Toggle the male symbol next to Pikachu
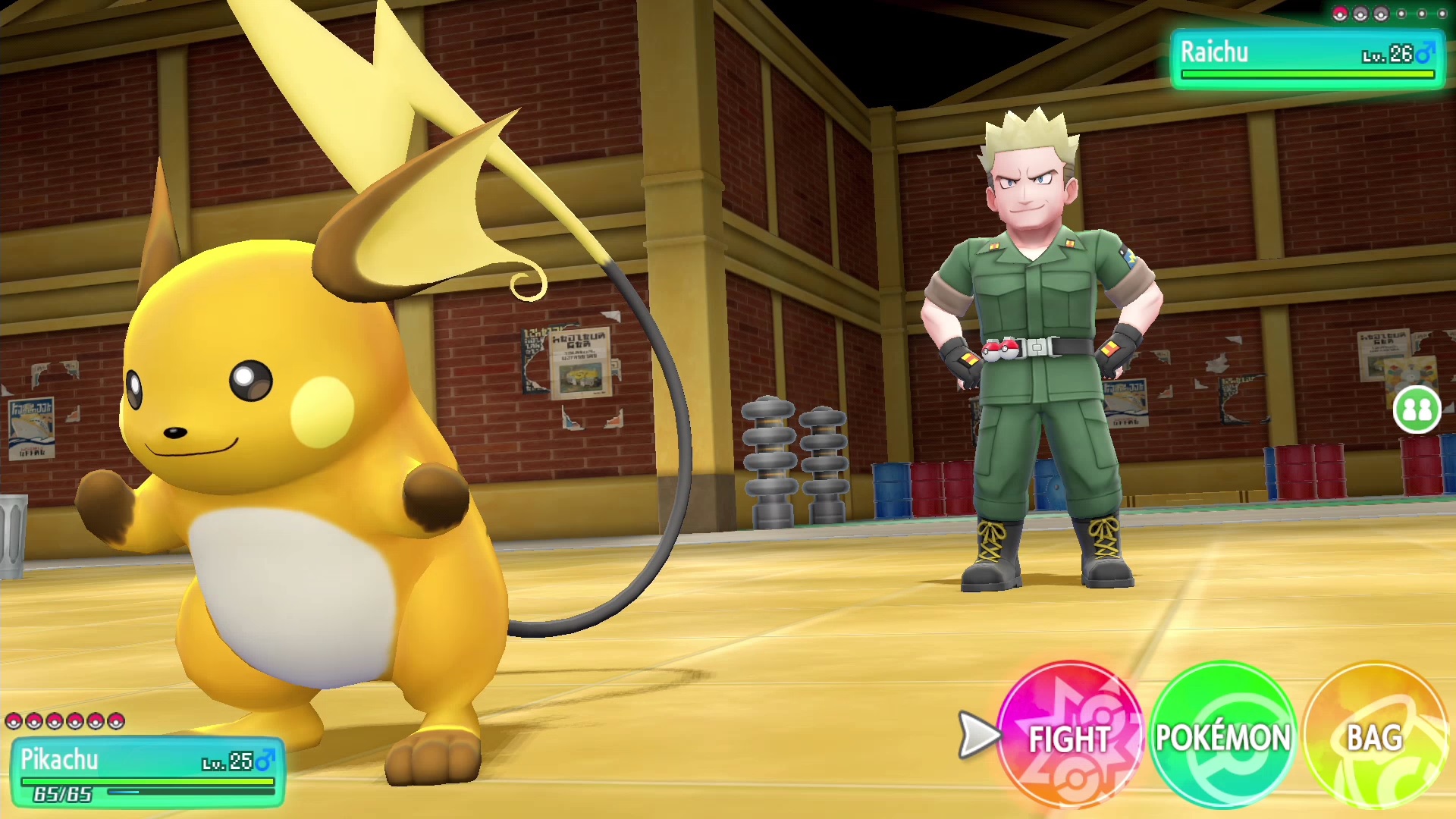The height and width of the screenshot is (819, 1456). pyautogui.click(x=265, y=761)
